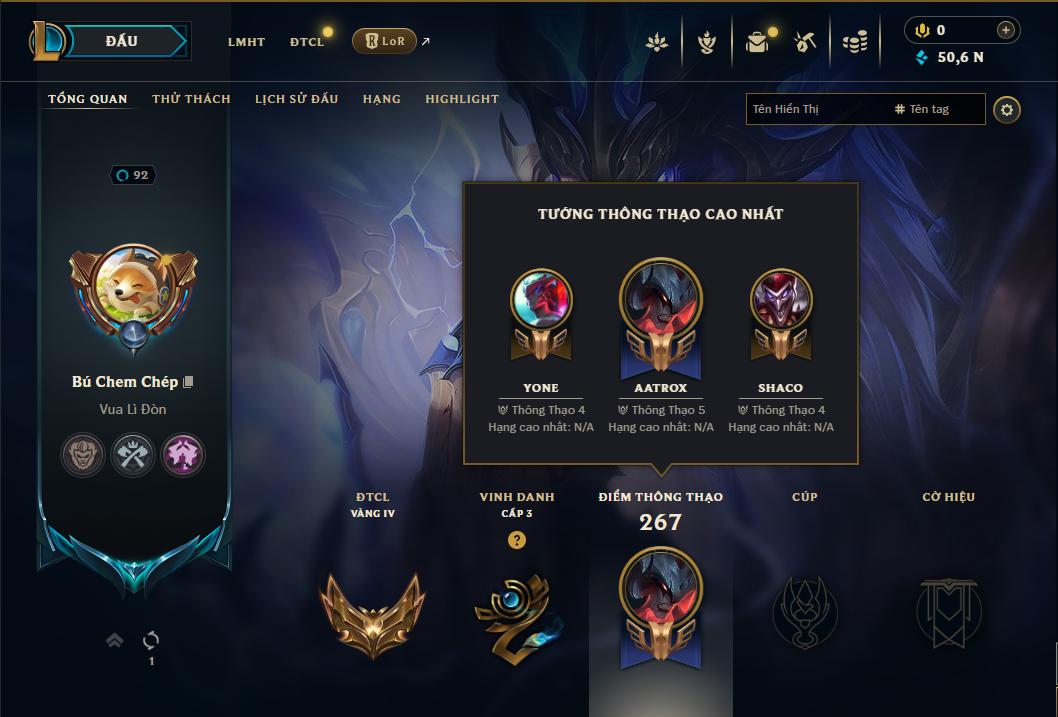The image size is (1058, 717).
Task: Click the Tên Hiển Thị search field
Action: 815,109
